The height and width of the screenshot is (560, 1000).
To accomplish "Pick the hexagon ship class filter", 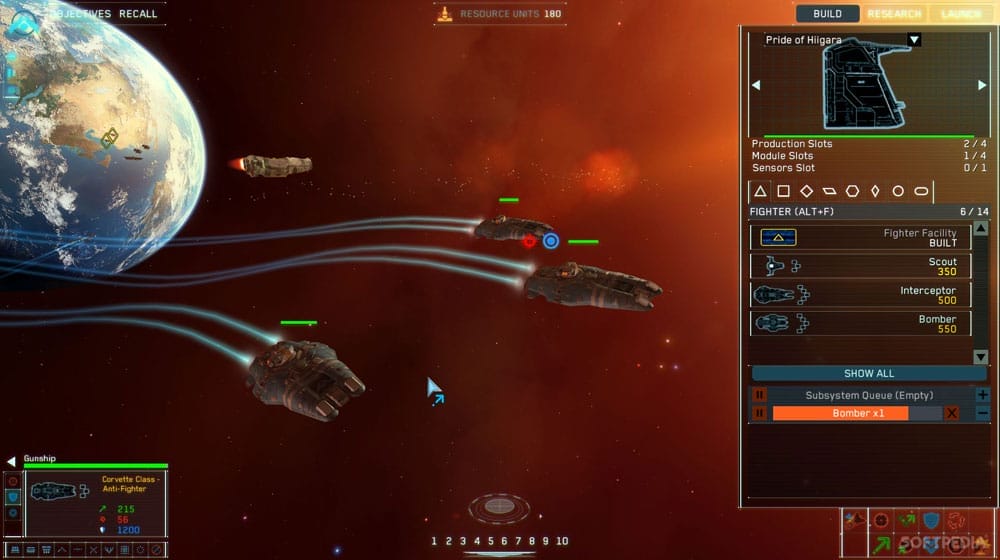I will pyautogui.click(x=852, y=191).
